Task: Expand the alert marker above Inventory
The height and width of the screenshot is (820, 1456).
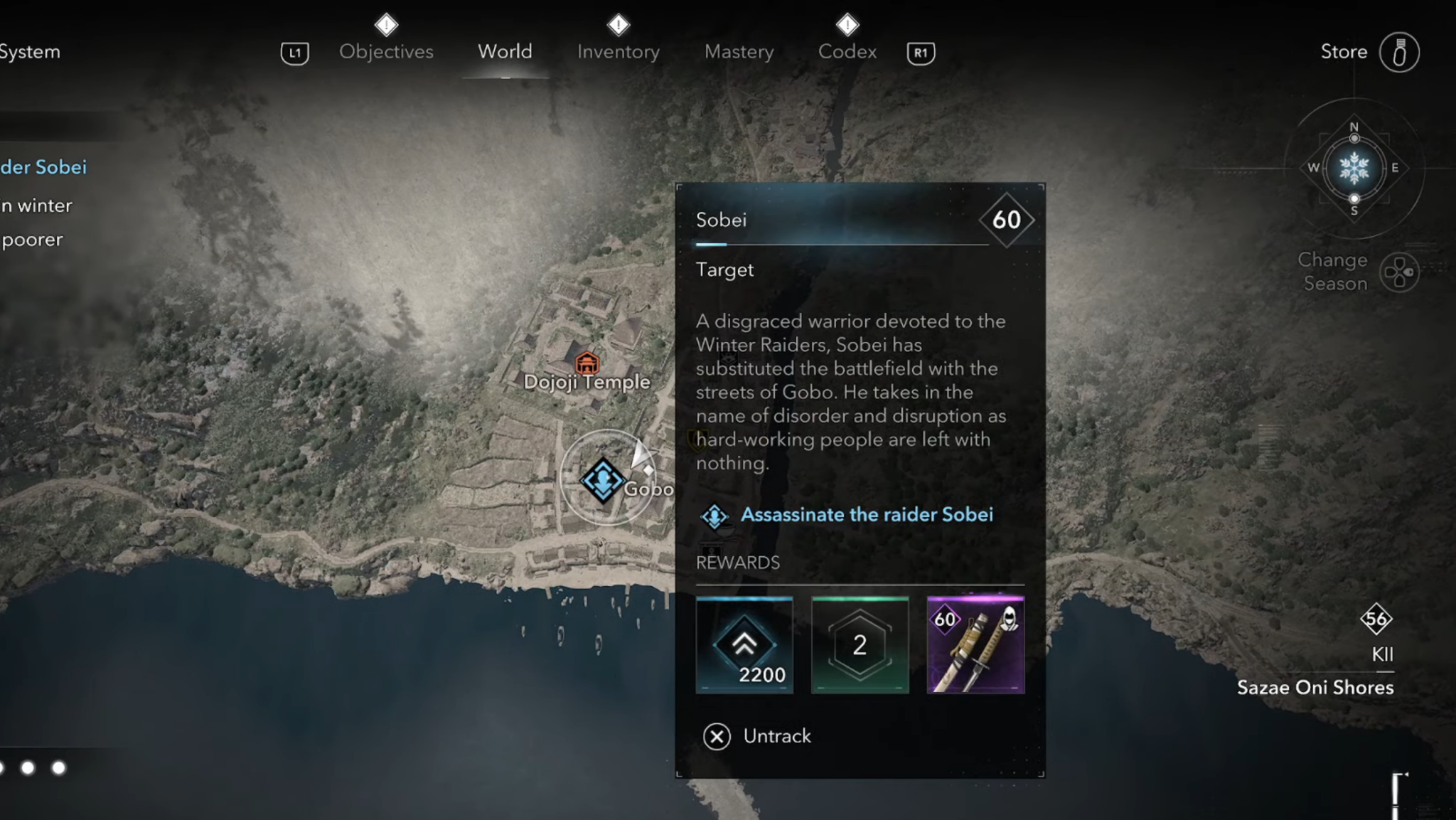Action: point(618,23)
